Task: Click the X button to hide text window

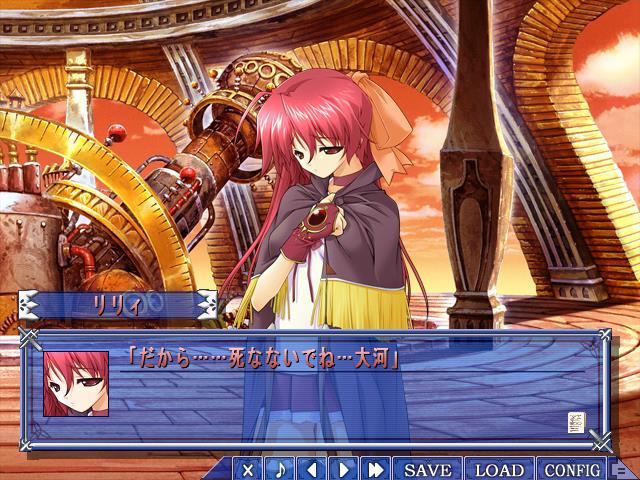Action: pyautogui.click(x=248, y=469)
